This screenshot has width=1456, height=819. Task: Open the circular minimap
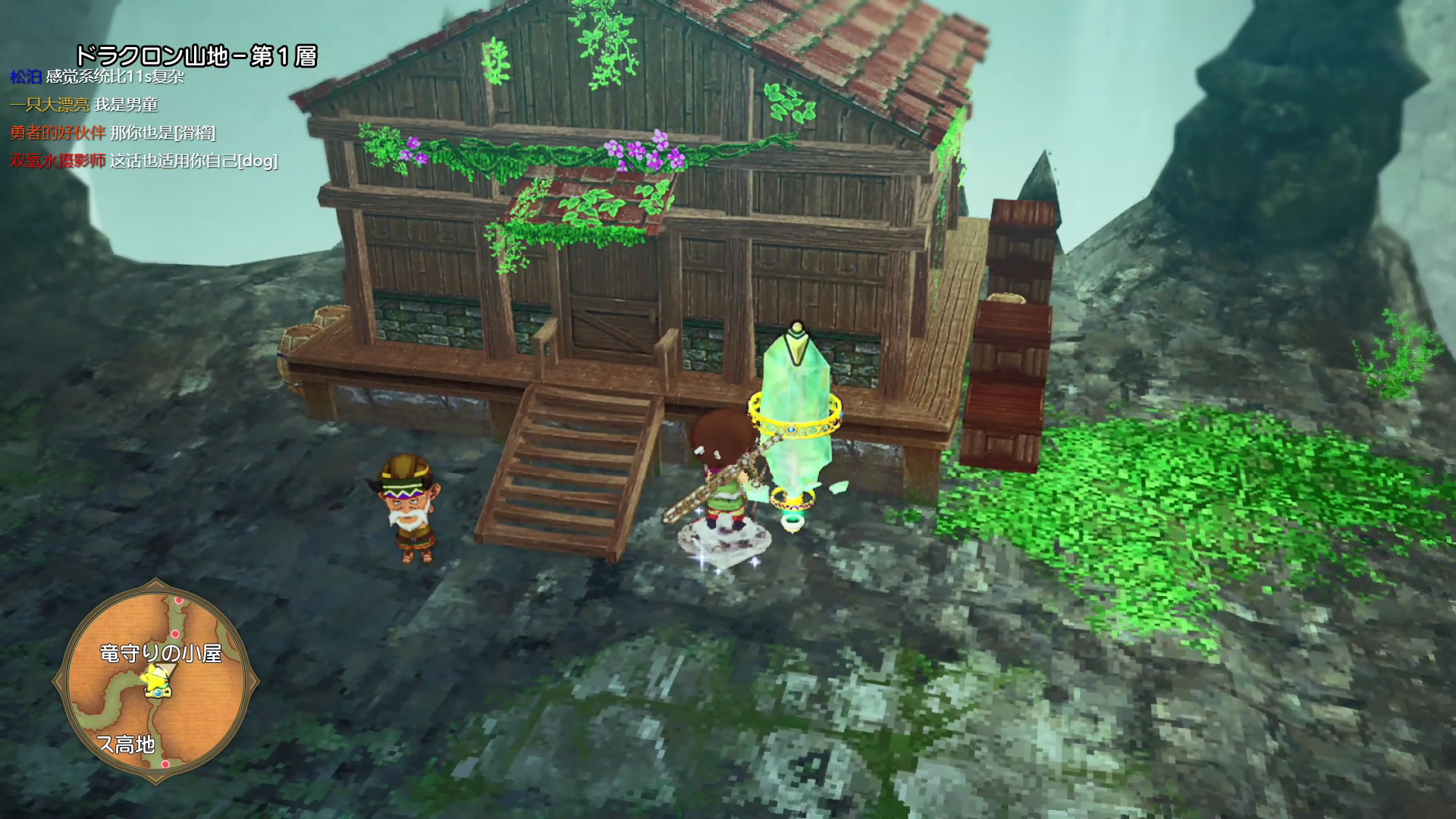point(156,681)
